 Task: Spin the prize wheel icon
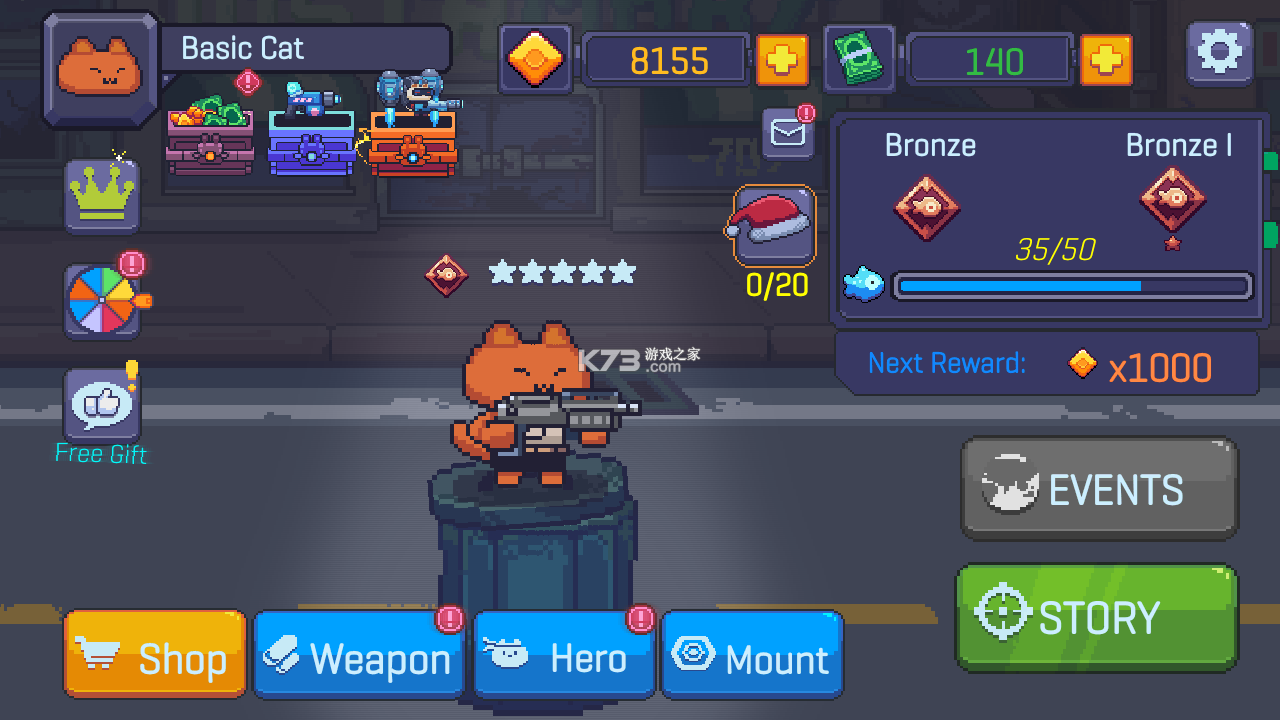click(x=100, y=298)
